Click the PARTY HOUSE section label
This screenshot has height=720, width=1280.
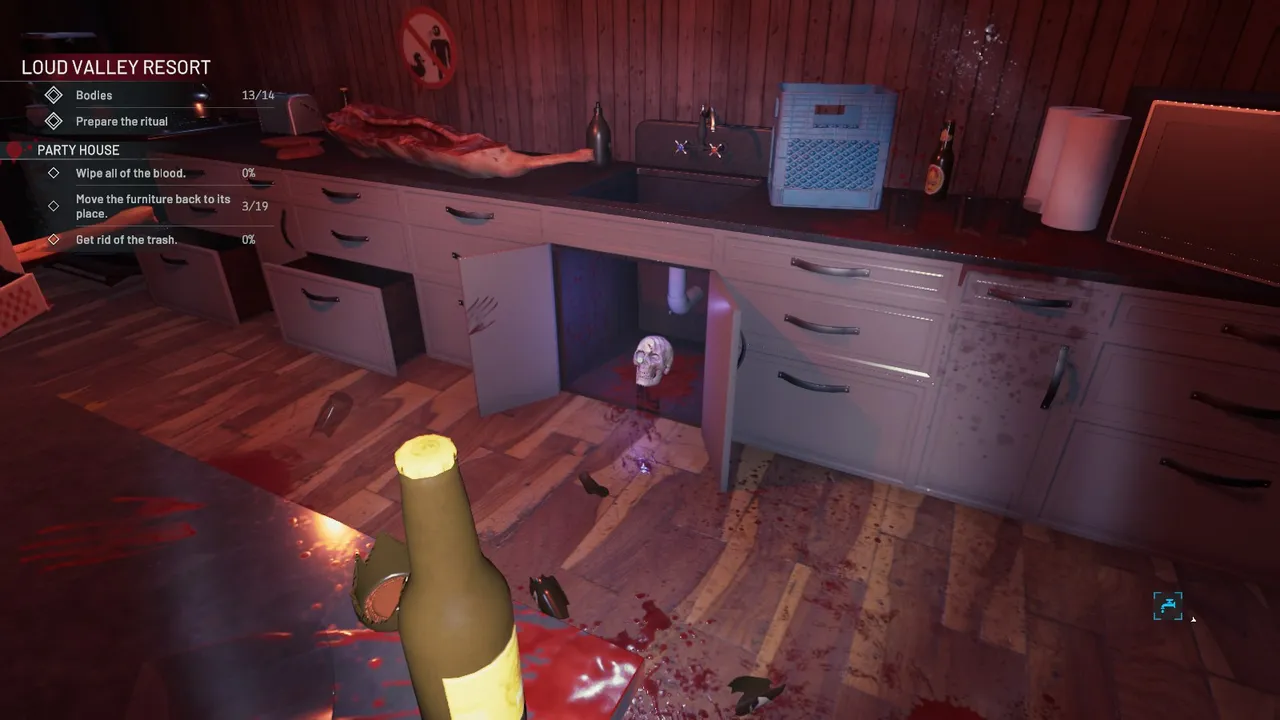77,149
